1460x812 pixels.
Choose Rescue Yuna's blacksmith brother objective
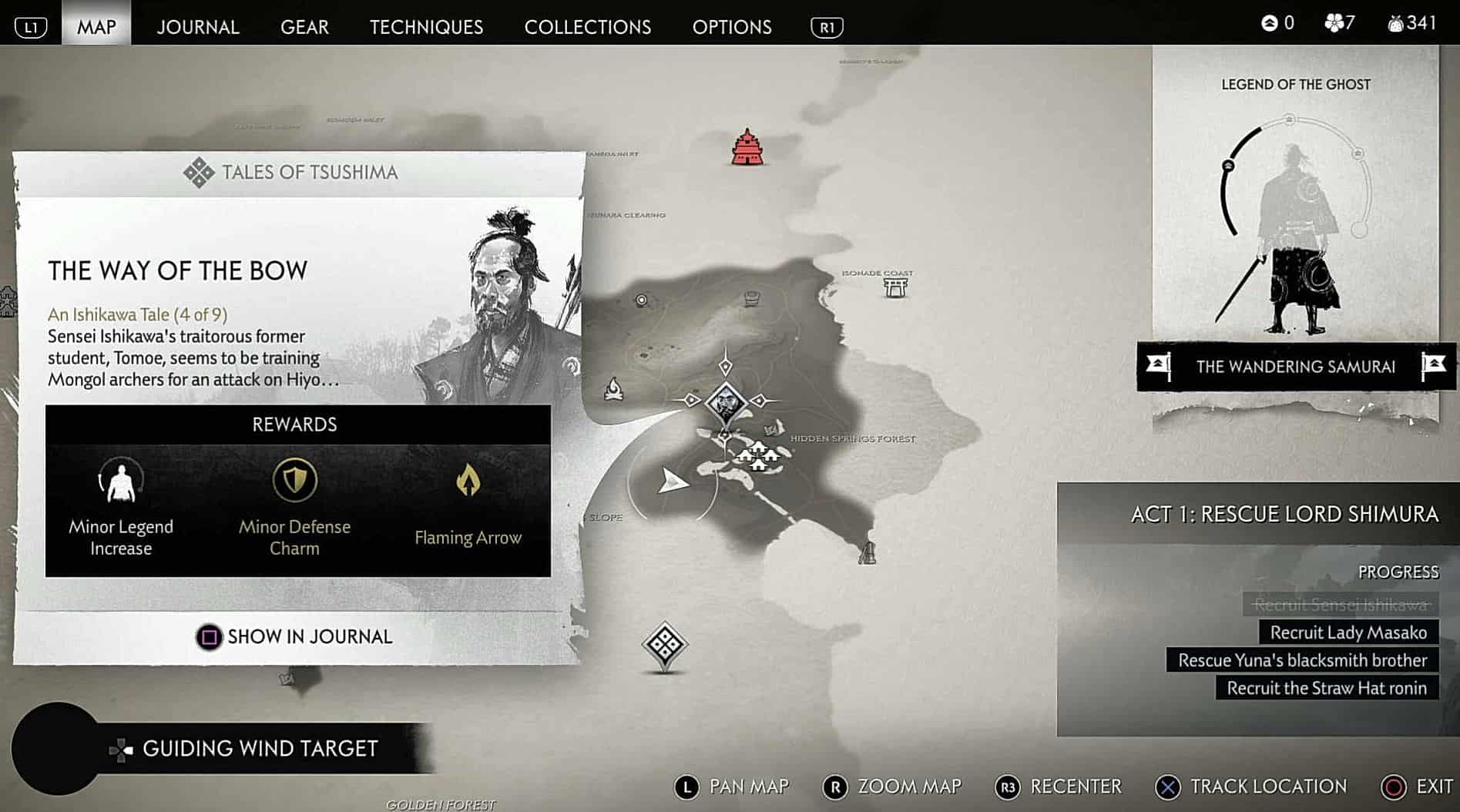1301,660
